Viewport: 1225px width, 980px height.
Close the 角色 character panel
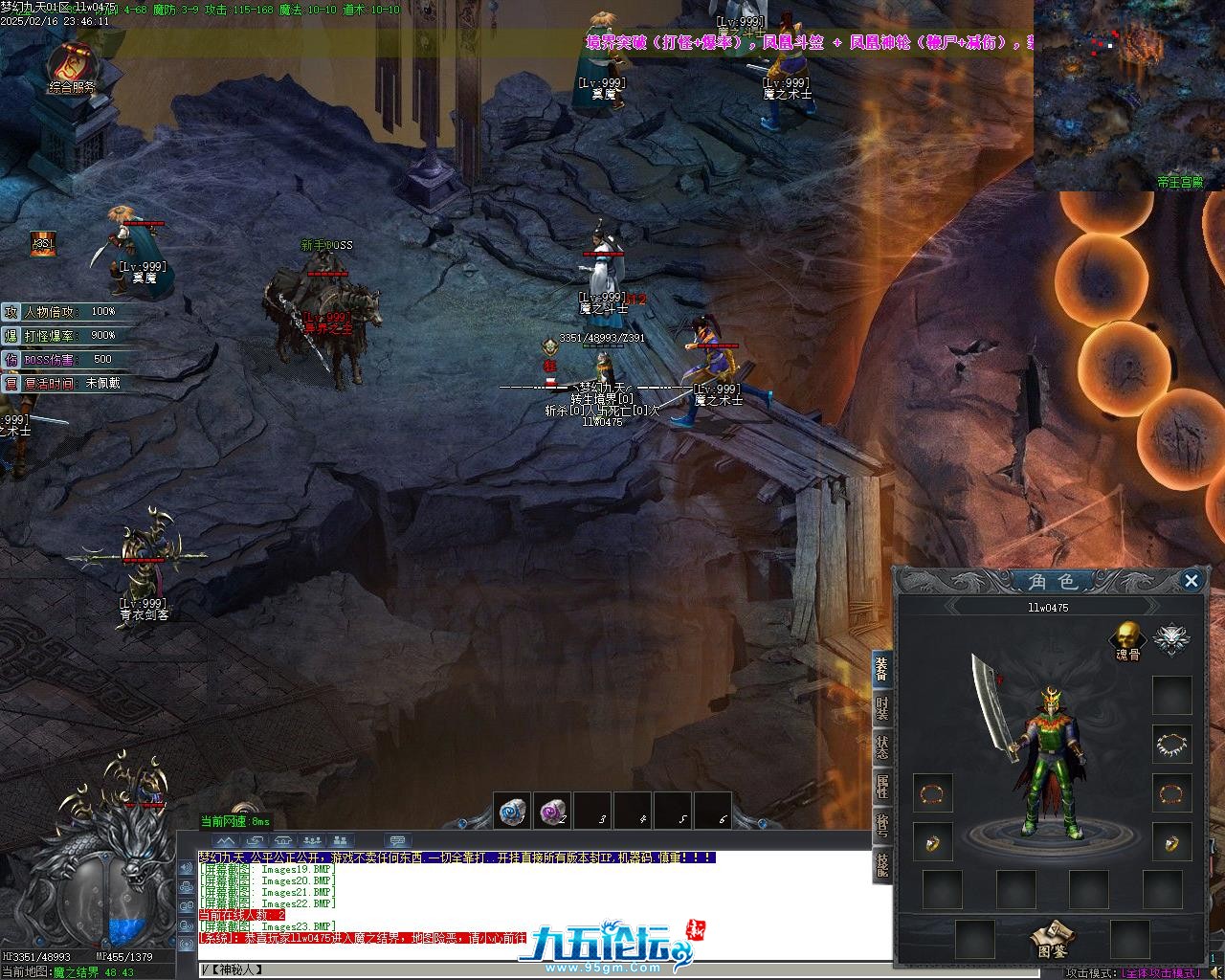[1192, 580]
